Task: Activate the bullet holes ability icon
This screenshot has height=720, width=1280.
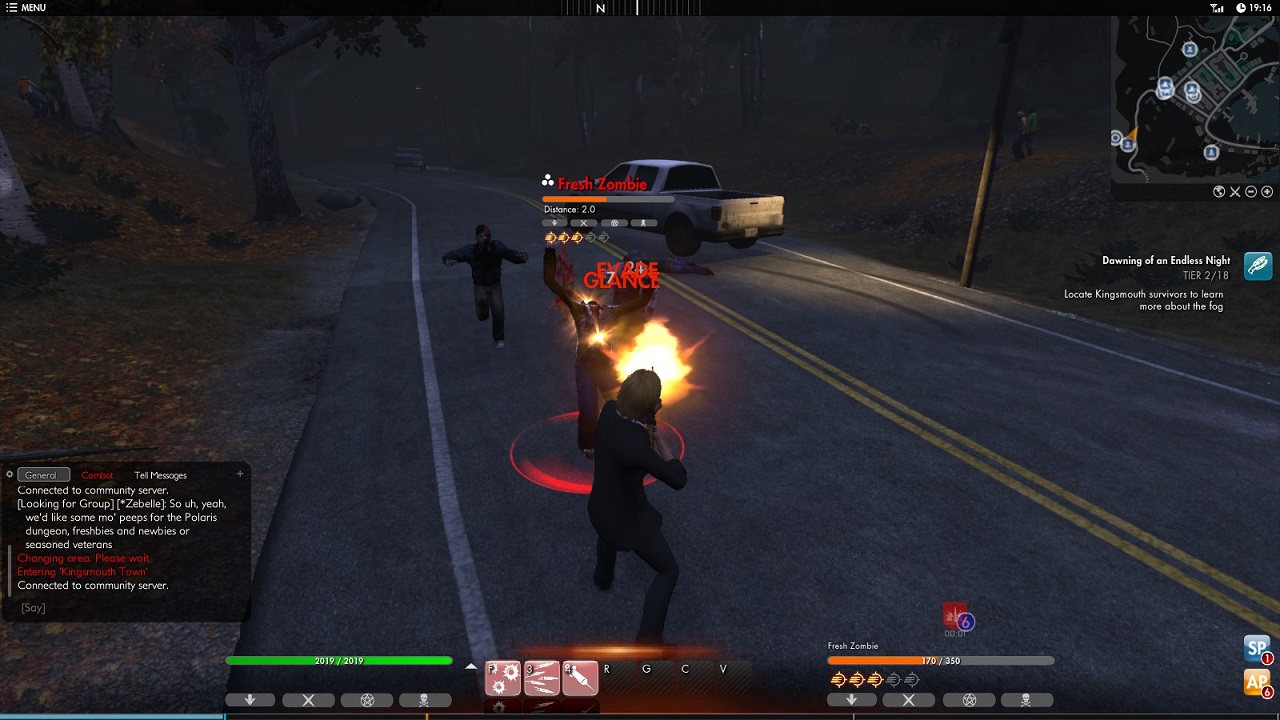Action: tap(503, 678)
